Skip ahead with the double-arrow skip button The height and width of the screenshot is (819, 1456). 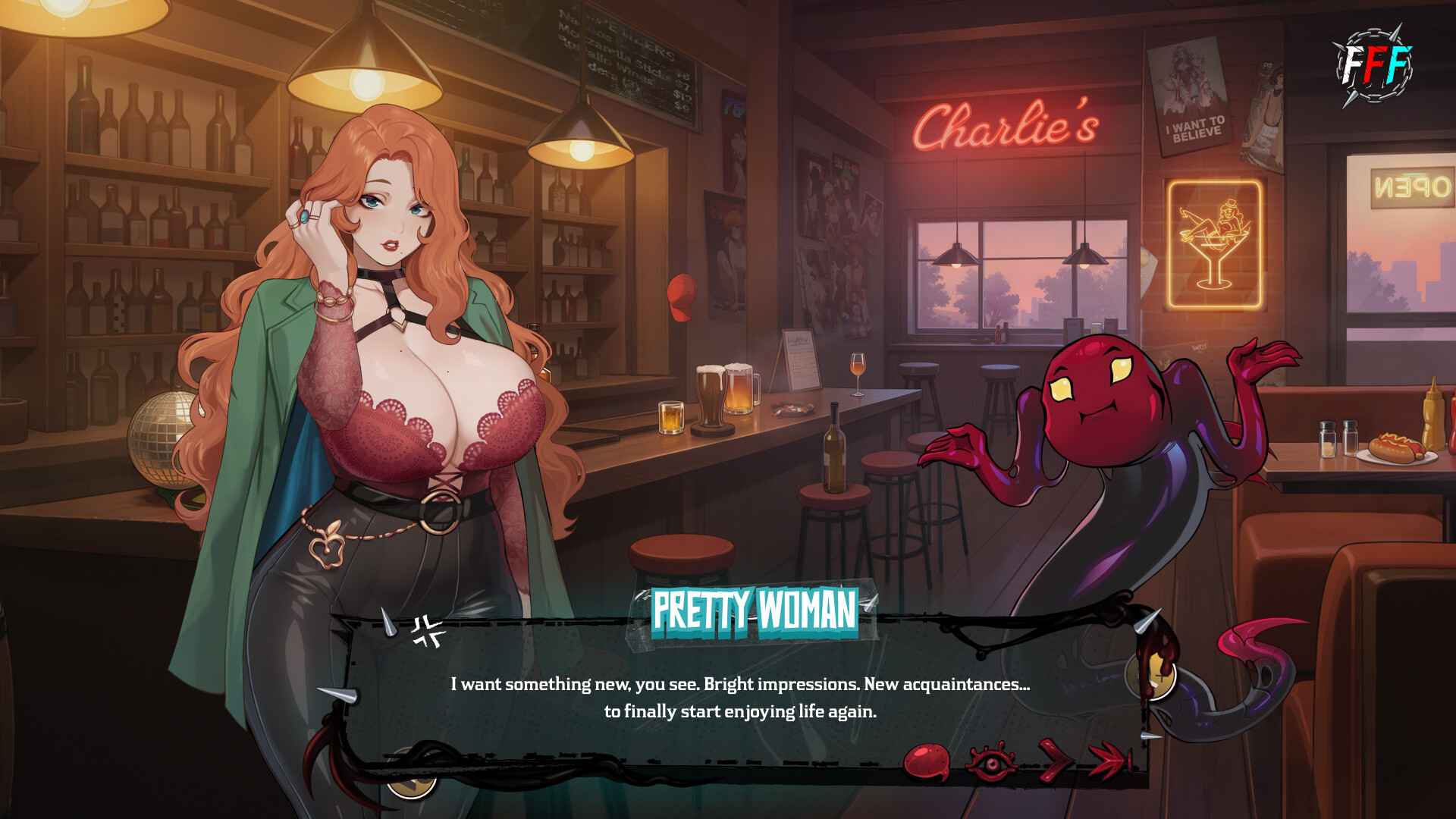point(1109,760)
